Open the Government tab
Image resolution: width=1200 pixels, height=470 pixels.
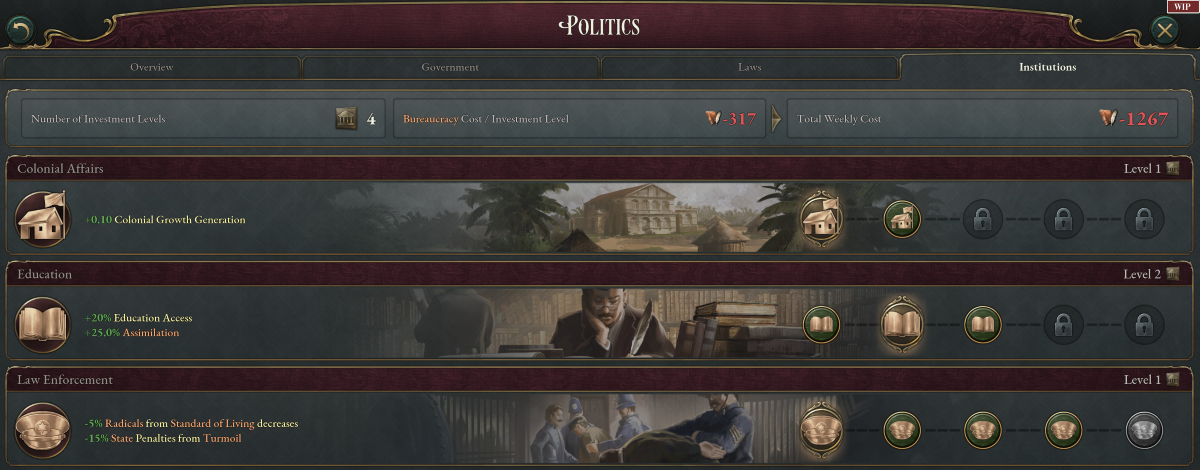coord(450,68)
